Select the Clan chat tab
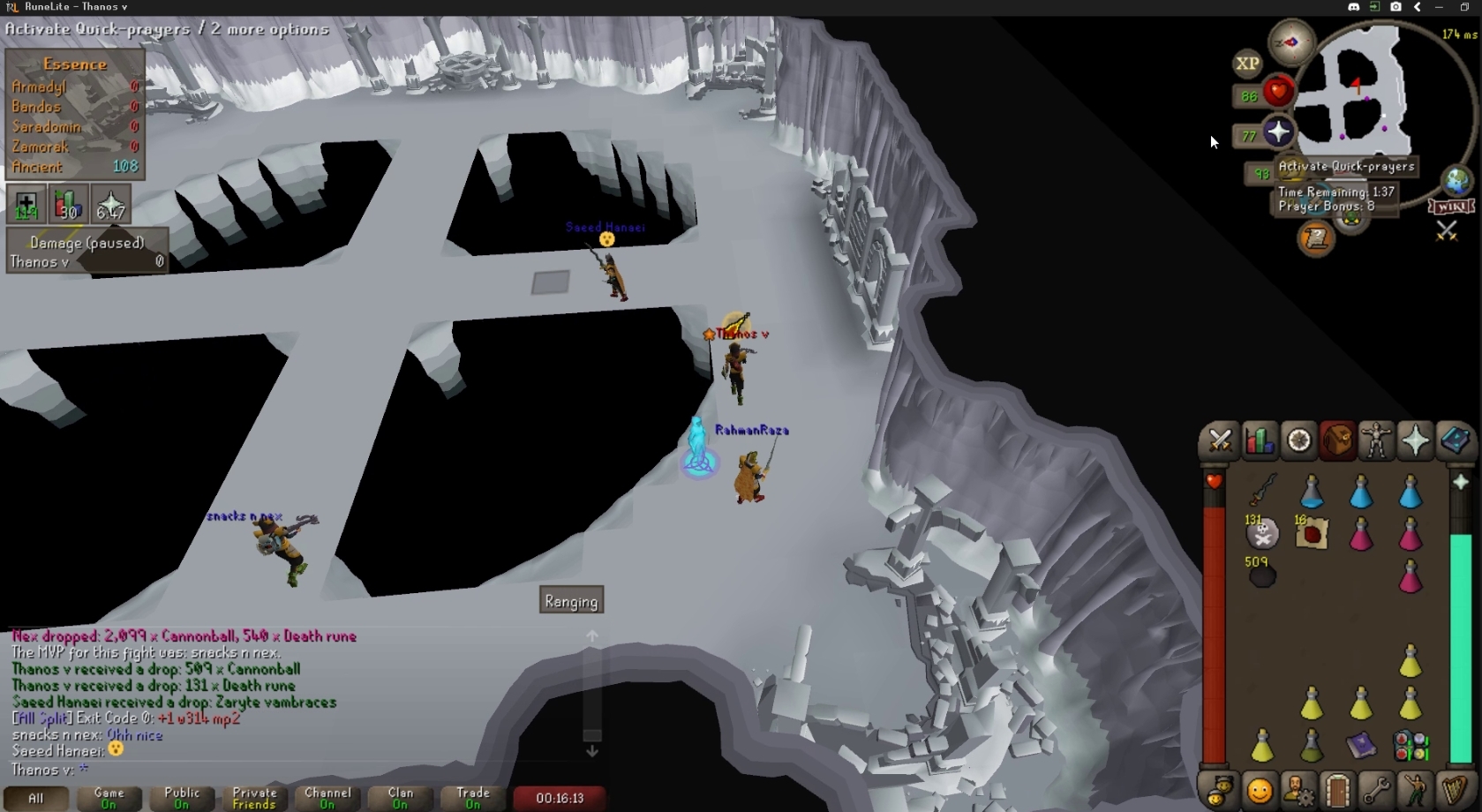 pos(400,798)
